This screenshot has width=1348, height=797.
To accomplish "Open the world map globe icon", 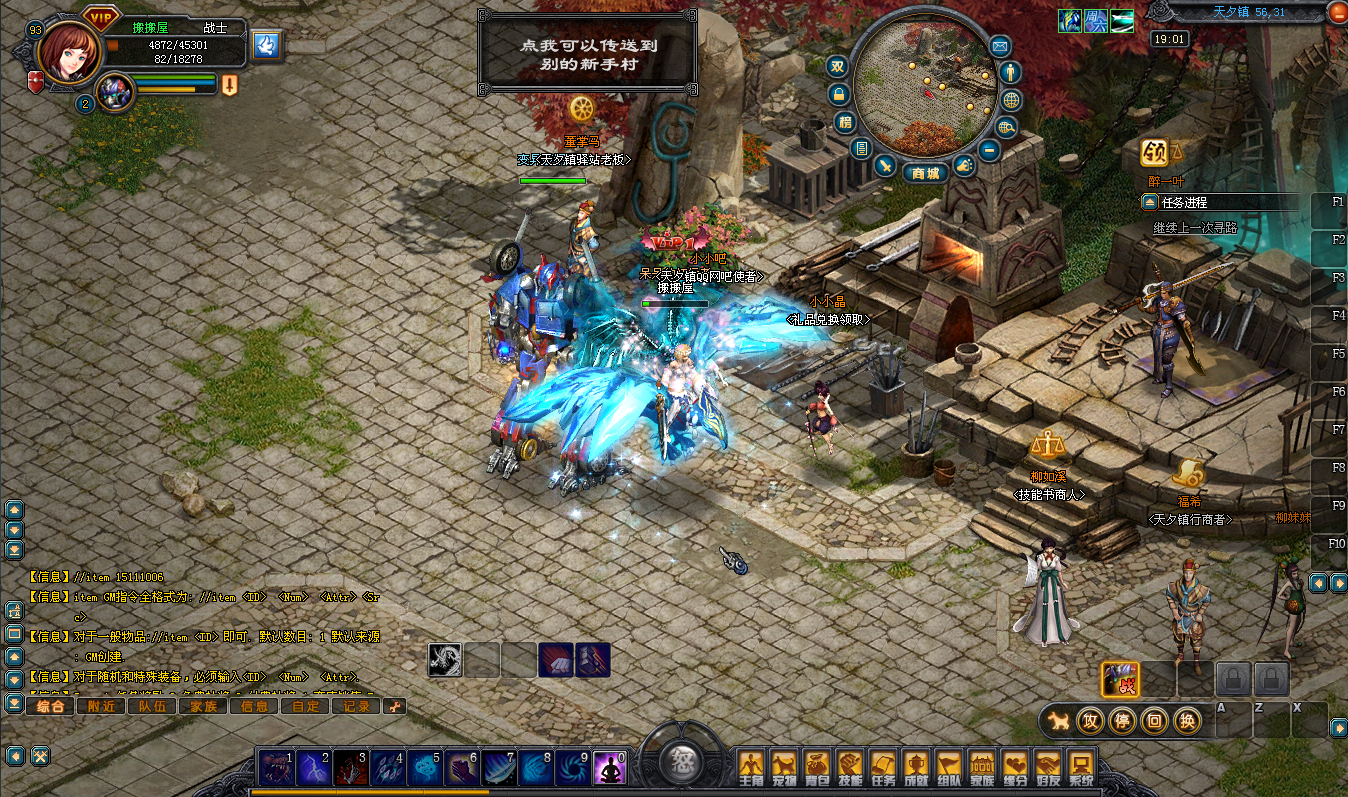I will click(x=1011, y=100).
